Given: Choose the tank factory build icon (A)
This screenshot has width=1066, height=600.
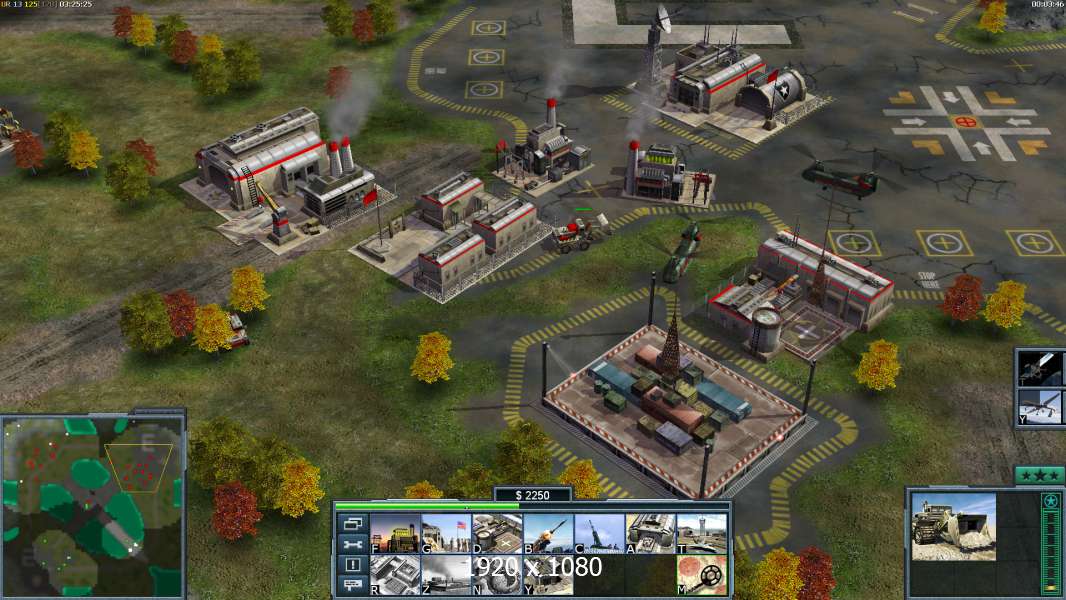Looking at the screenshot, I should 650,533.
